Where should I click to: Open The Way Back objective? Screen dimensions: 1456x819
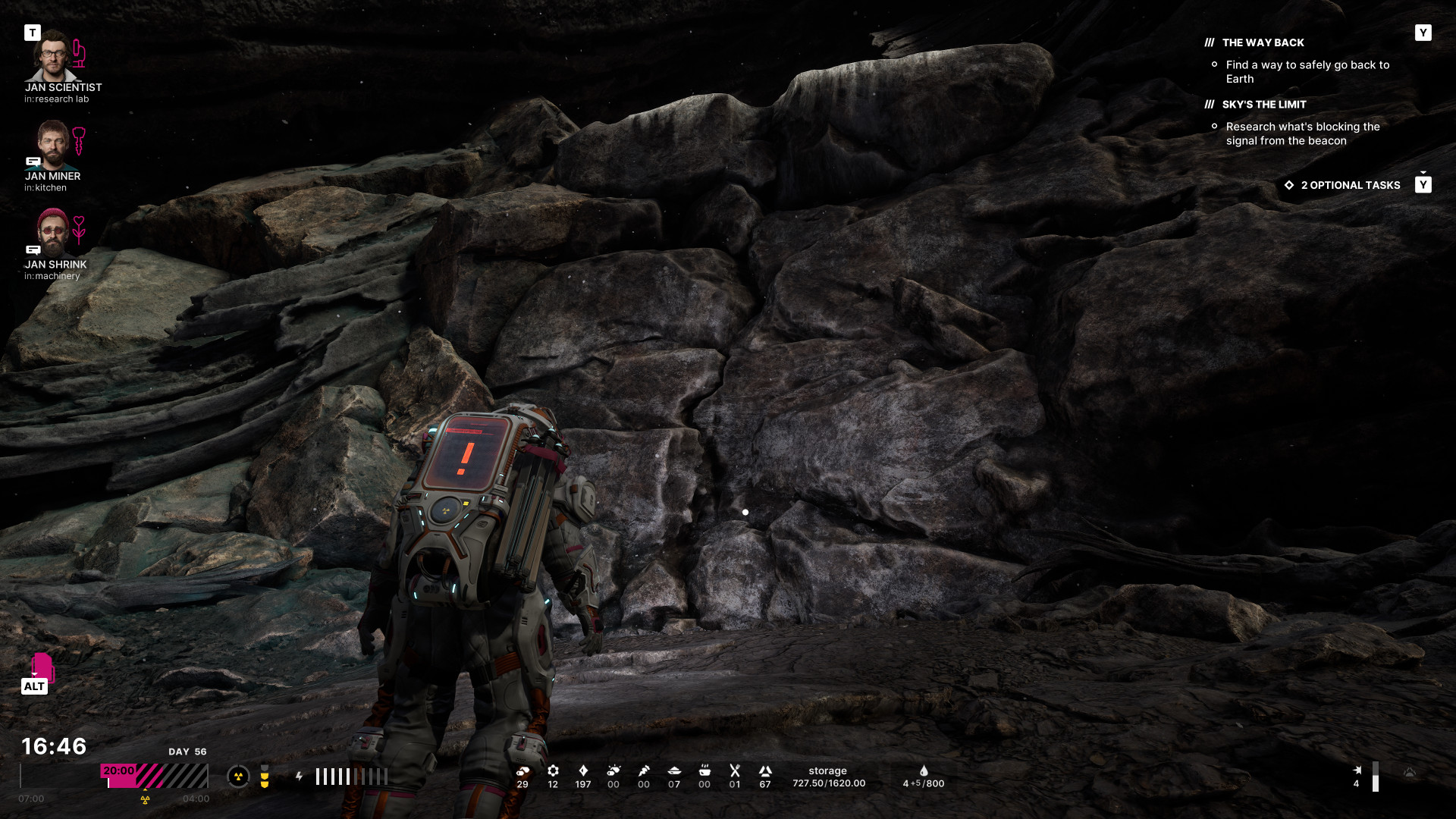tap(1263, 43)
